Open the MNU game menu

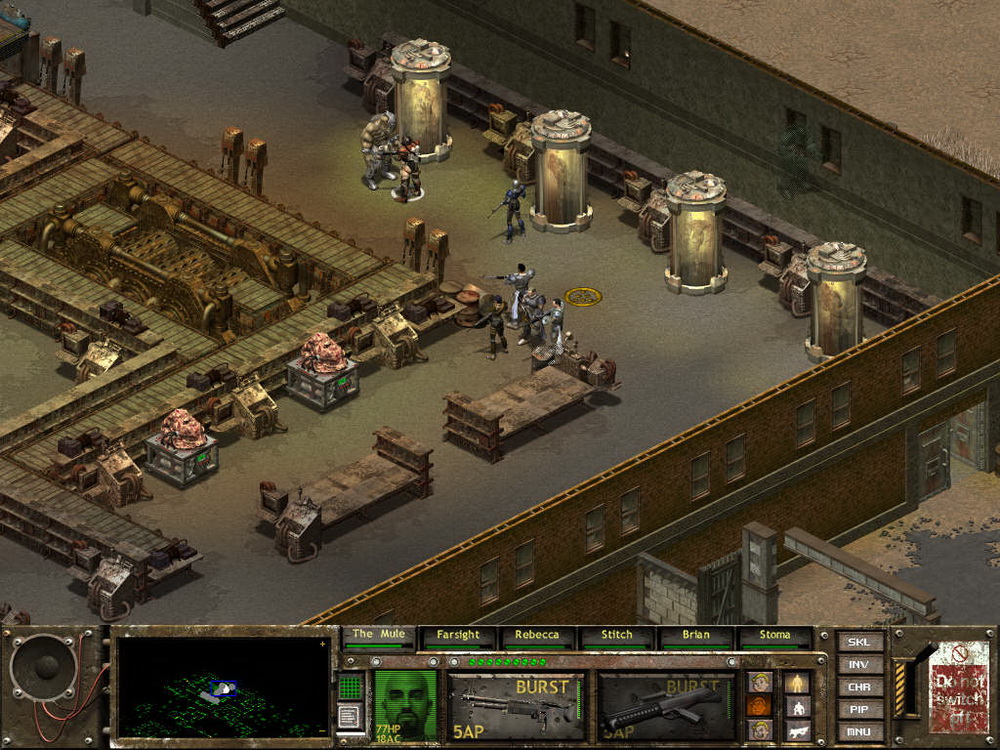click(860, 731)
